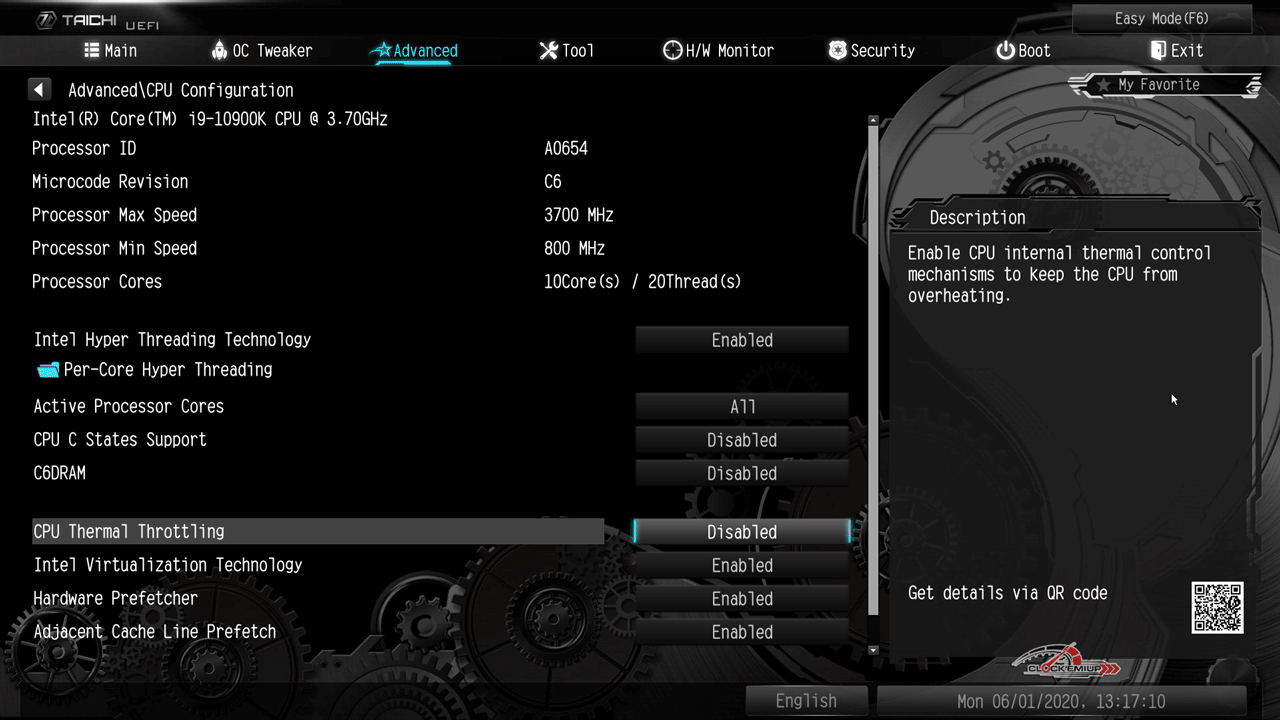
Task: Go to the Tool tab
Action: click(x=566, y=51)
